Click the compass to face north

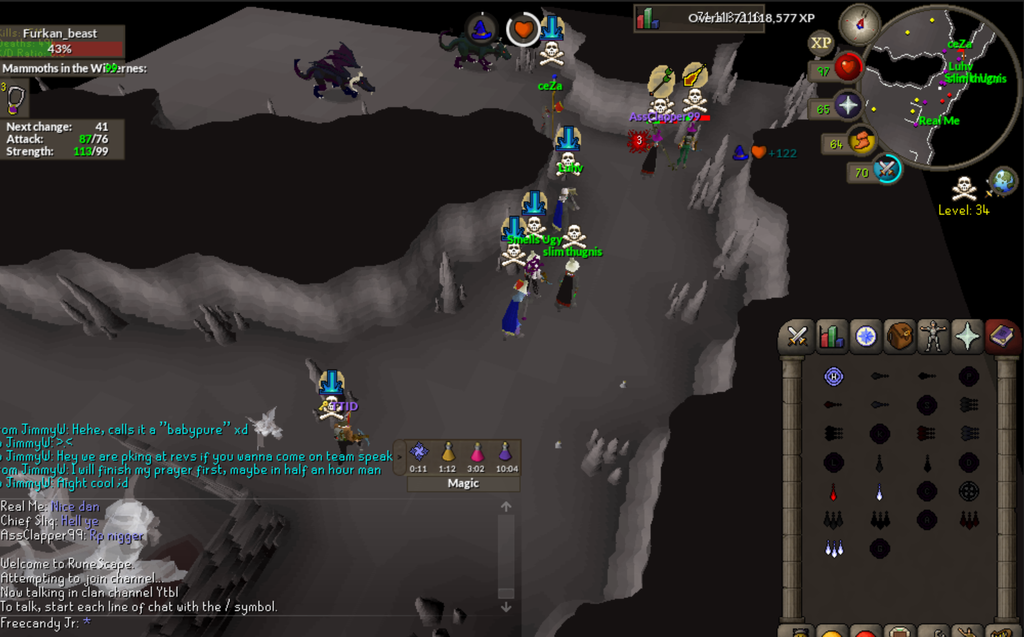tap(859, 24)
